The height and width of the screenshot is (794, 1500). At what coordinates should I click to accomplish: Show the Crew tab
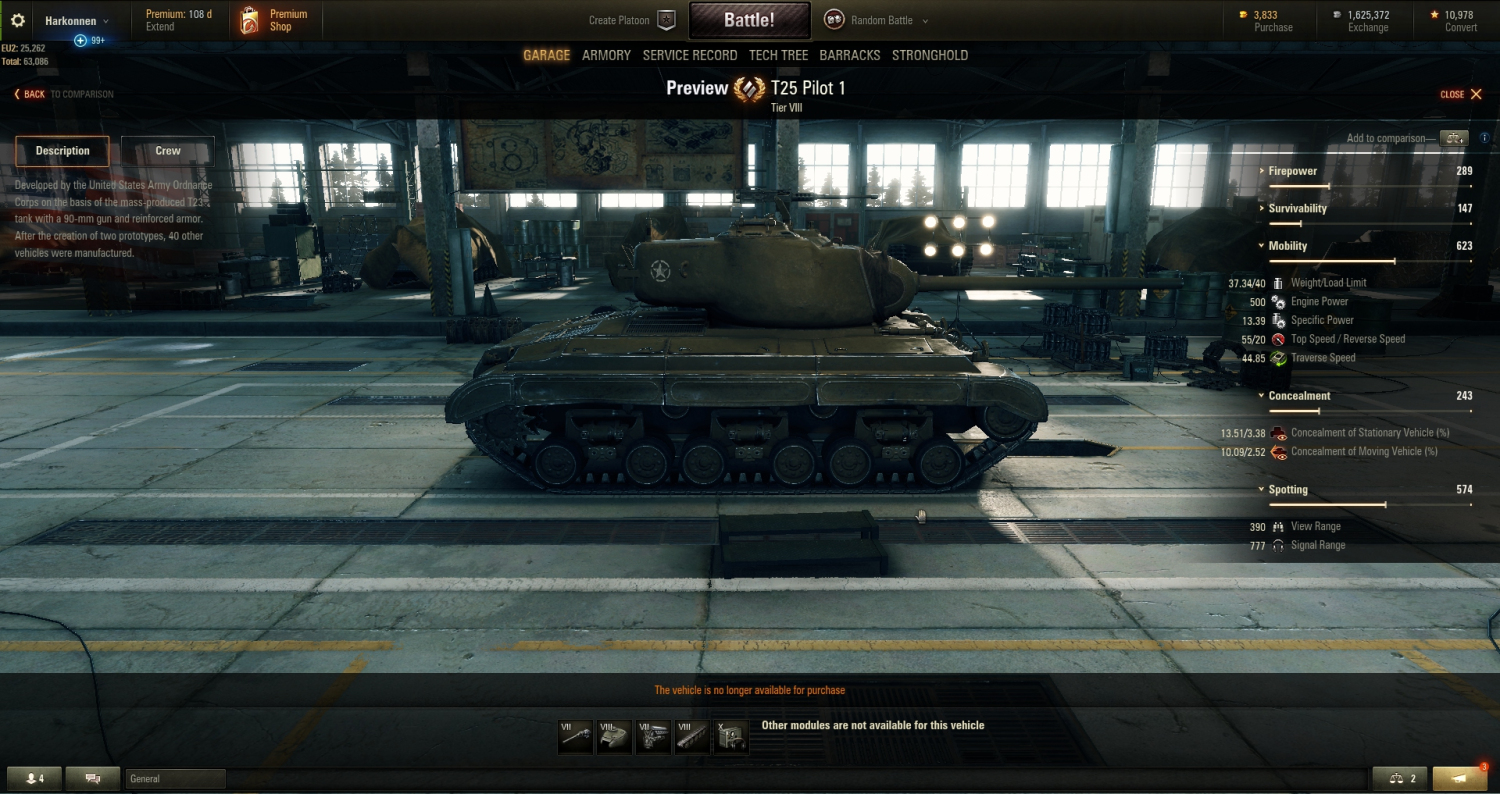pyautogui.click(x=167, y=151)
